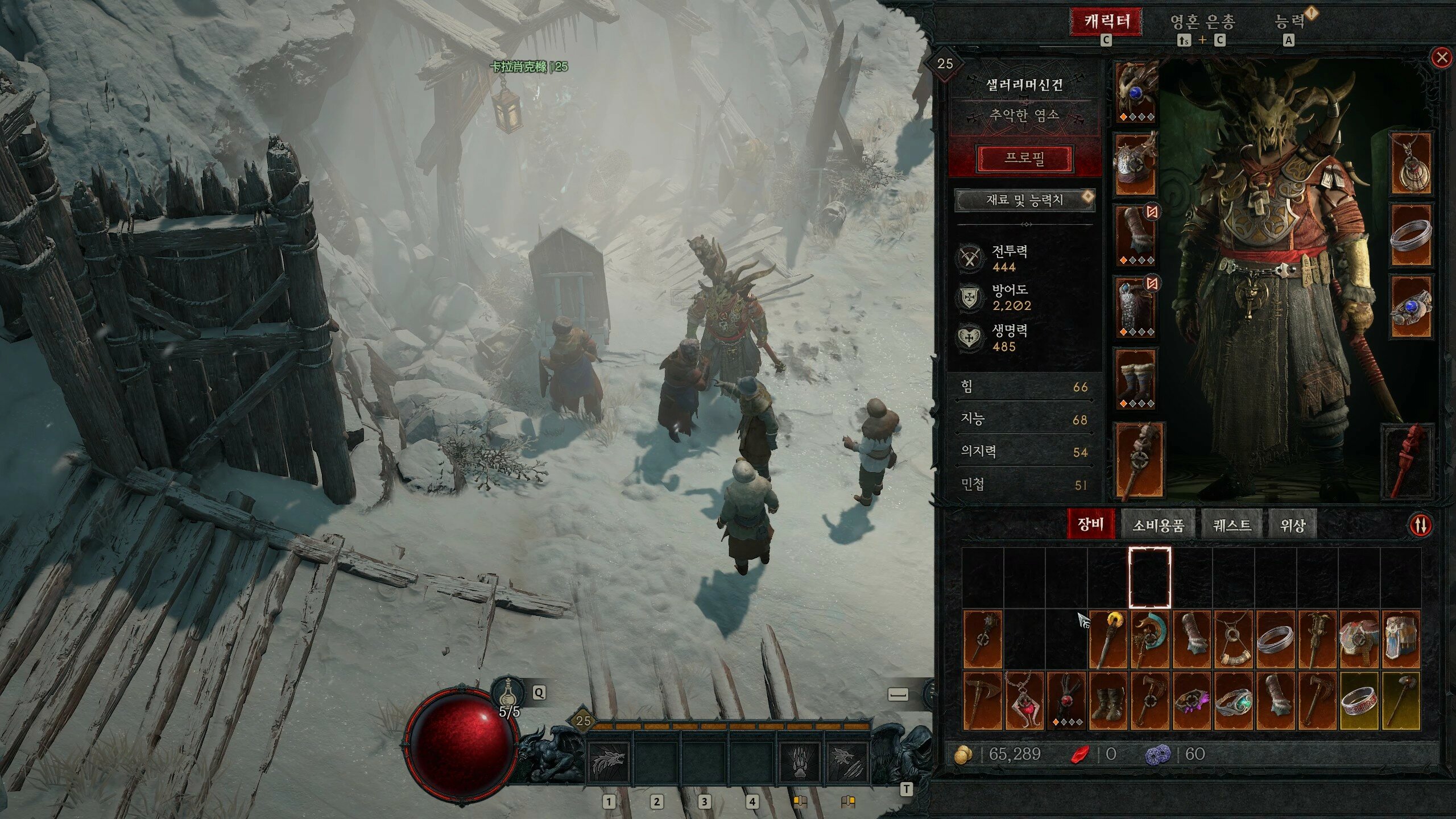The height and width of the screenshot is (819, 1456).
Task: Select the equipped horned skull helm slot
Action: [x=1136, y=92]
